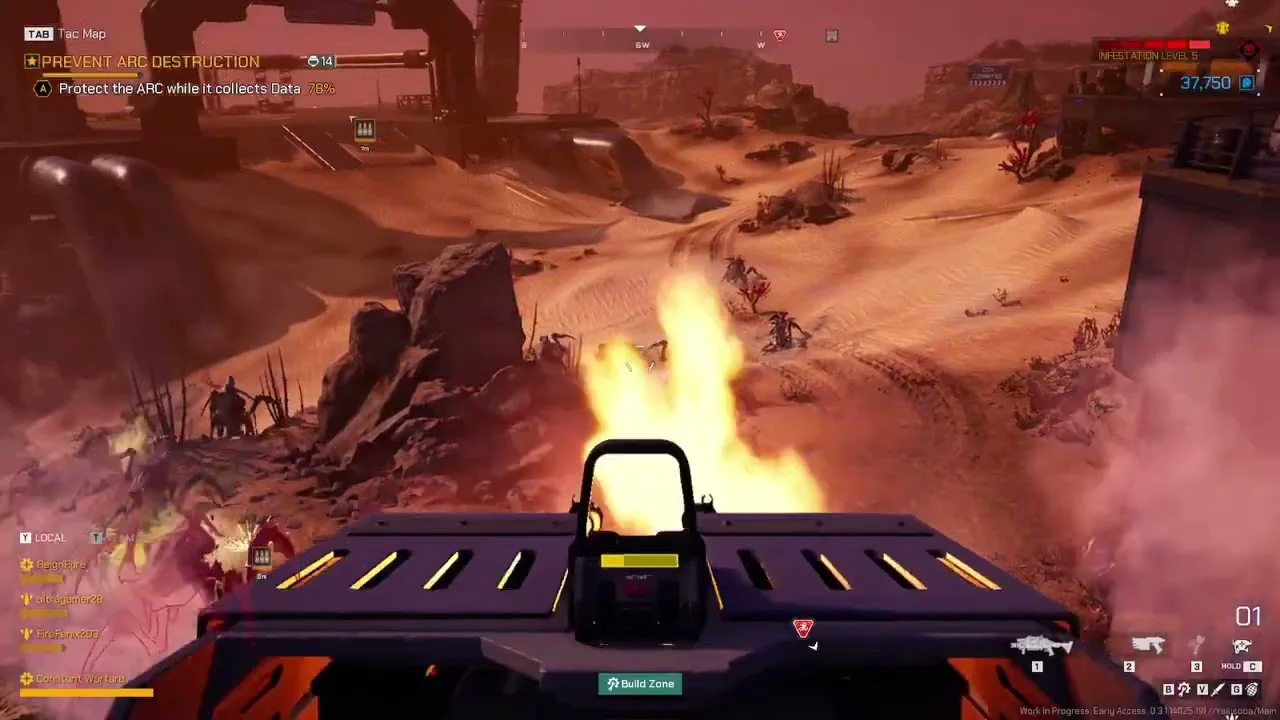1280x720 pixels.
Task: Switch to the Local chat channel
Action: point(50,538)
